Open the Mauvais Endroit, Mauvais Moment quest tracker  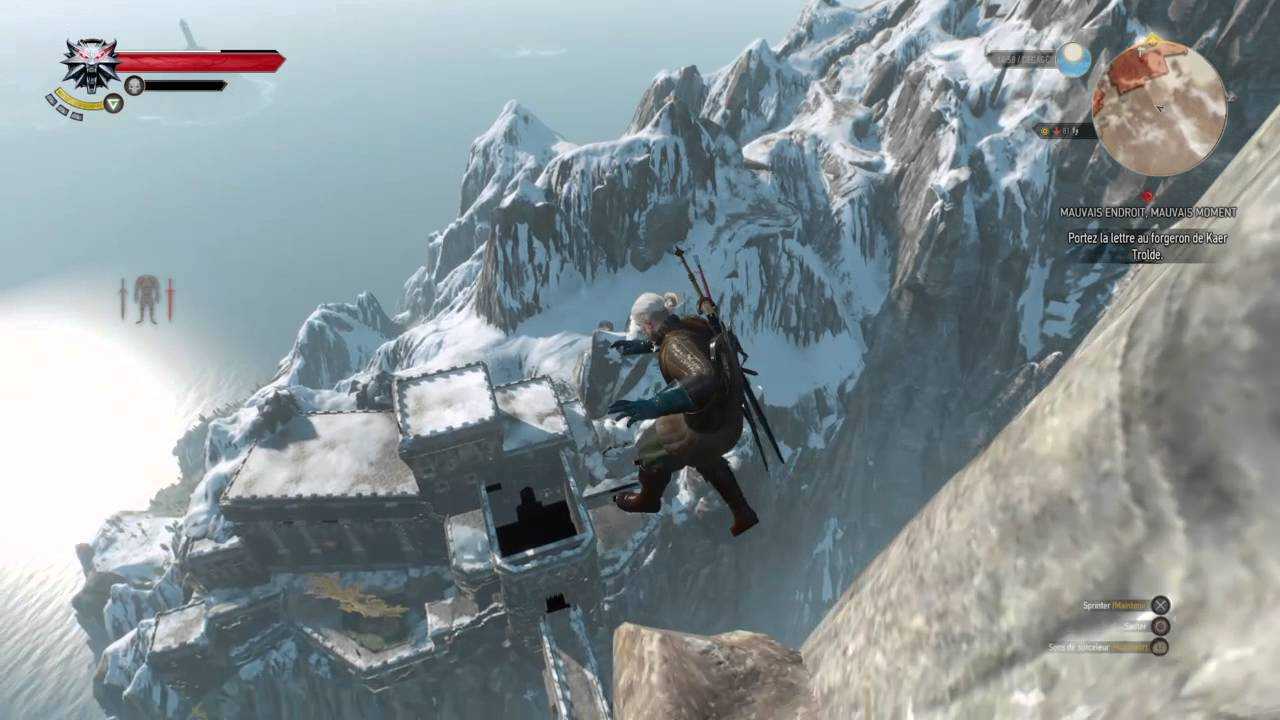[x=1148, y=212]
